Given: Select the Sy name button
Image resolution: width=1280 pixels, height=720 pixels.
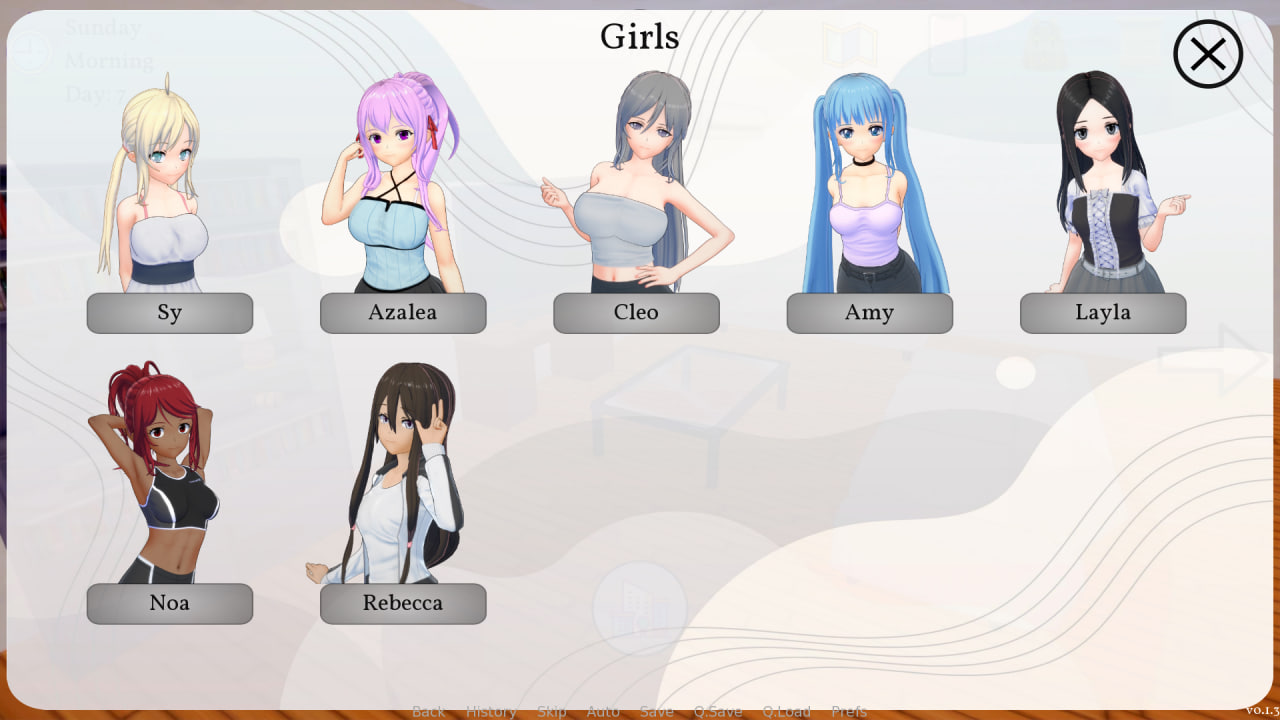Looking at the screenshot, I should (x=169, y=312).
